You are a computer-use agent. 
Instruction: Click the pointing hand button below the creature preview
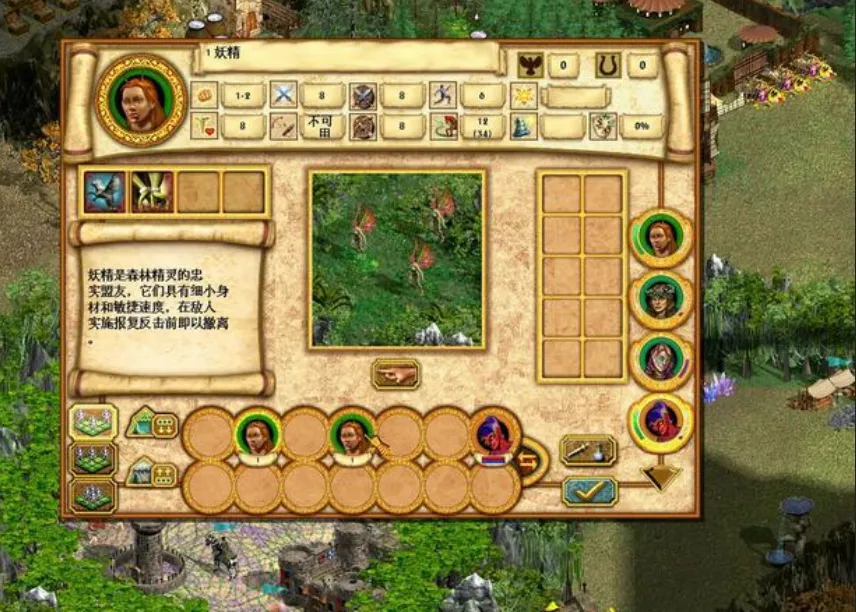[396, 374]
